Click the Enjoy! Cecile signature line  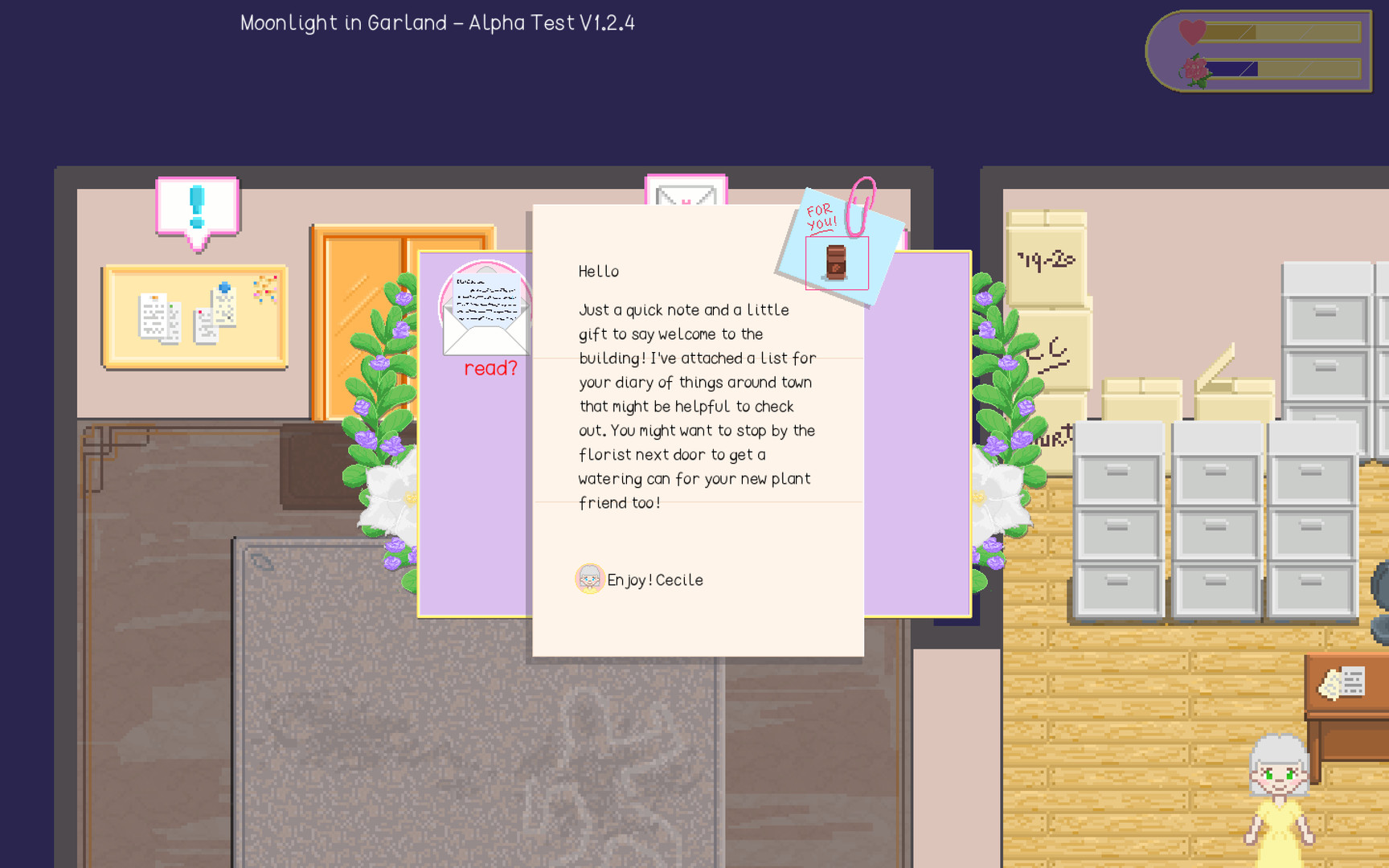click(x=655, y=579)
